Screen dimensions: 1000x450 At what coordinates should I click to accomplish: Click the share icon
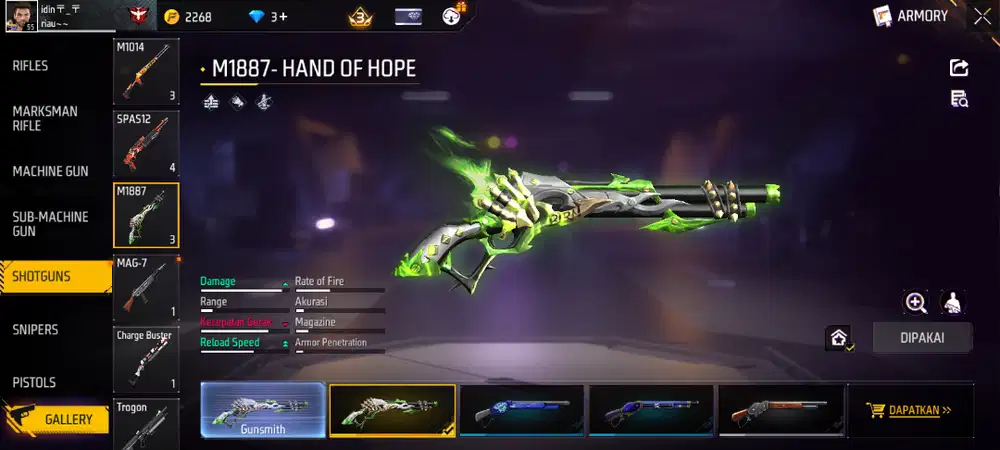point(958,67)
